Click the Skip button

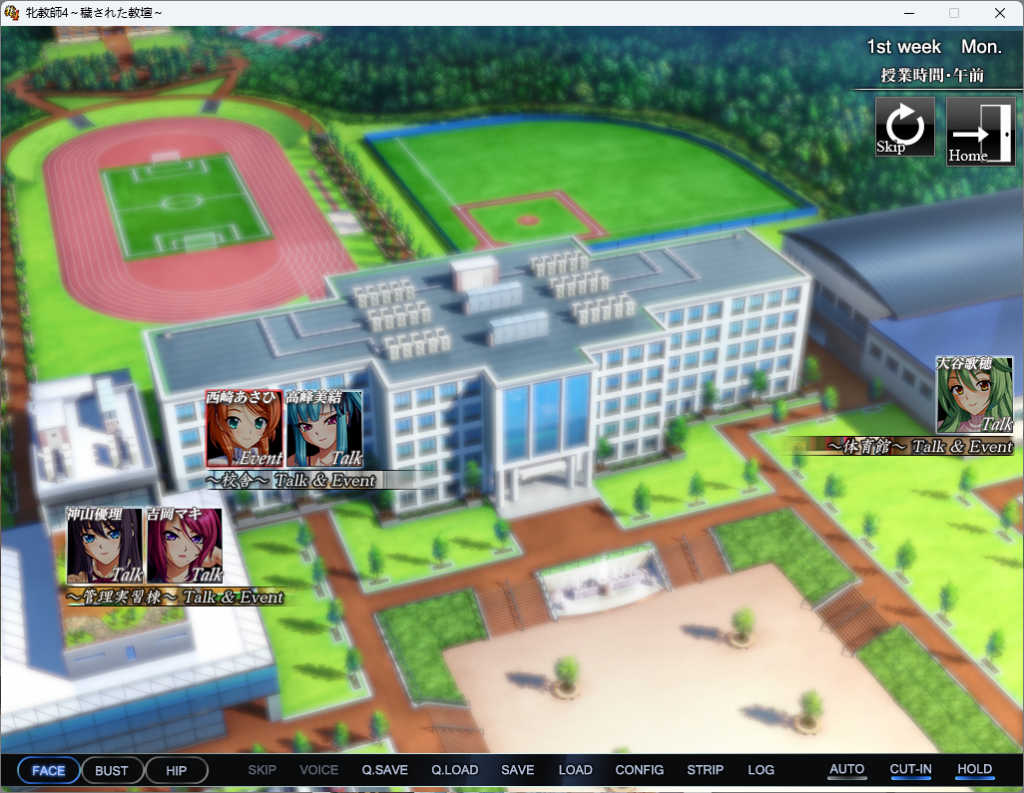tap(905, 127)
